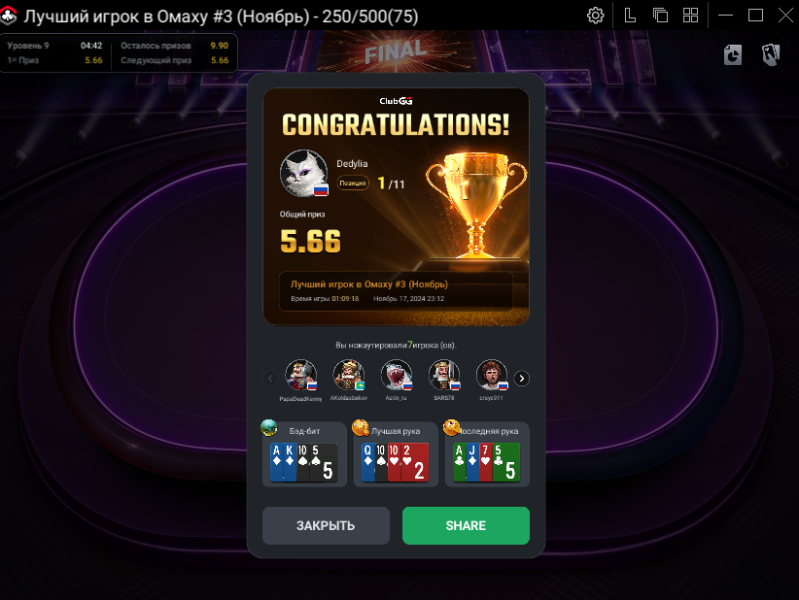Viewport: 799px width, 600px height.
Task: Show previous knocked-out players with left arrow
Action: pos(270,378)
